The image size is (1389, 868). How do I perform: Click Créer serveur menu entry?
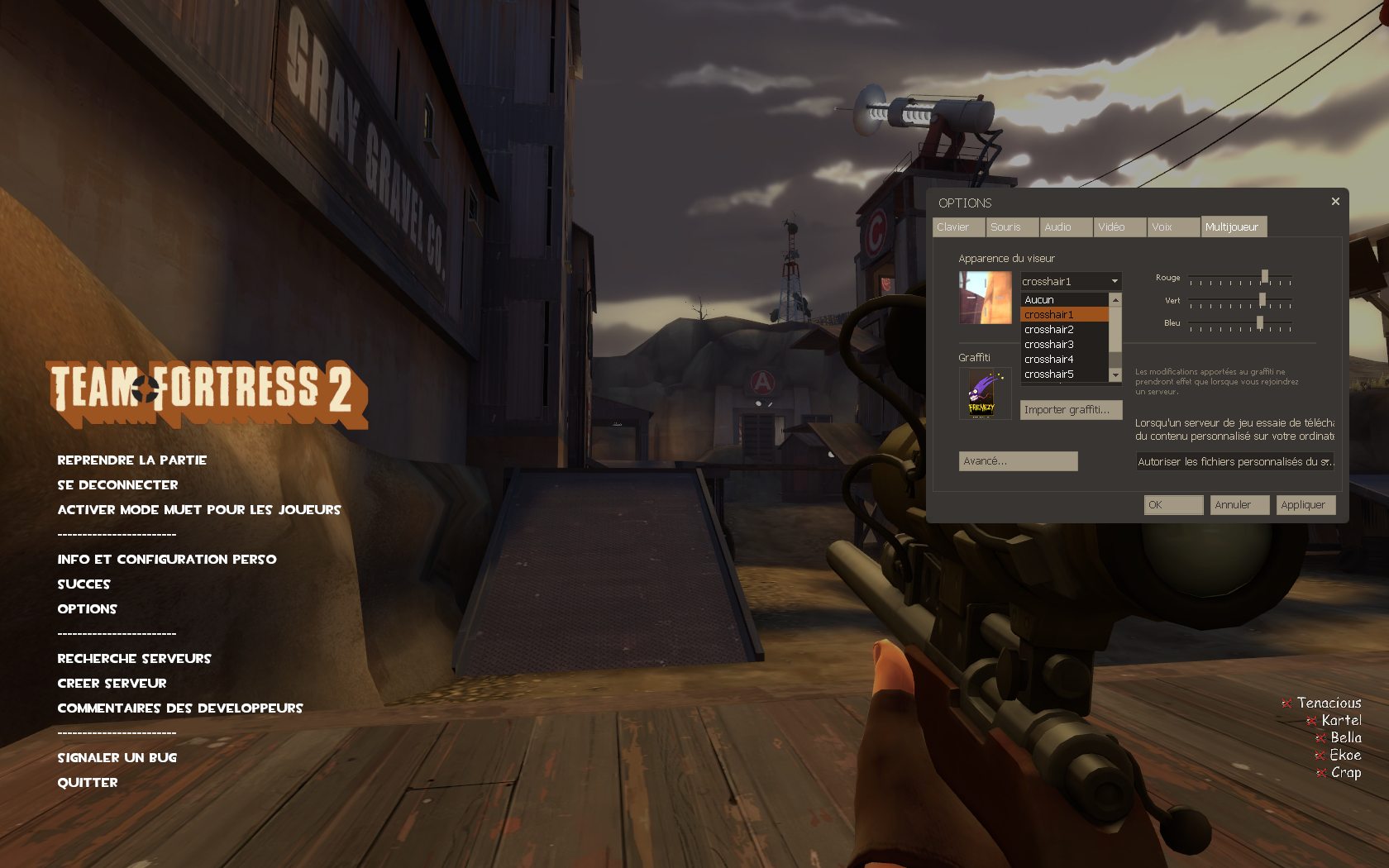[112, 684]
